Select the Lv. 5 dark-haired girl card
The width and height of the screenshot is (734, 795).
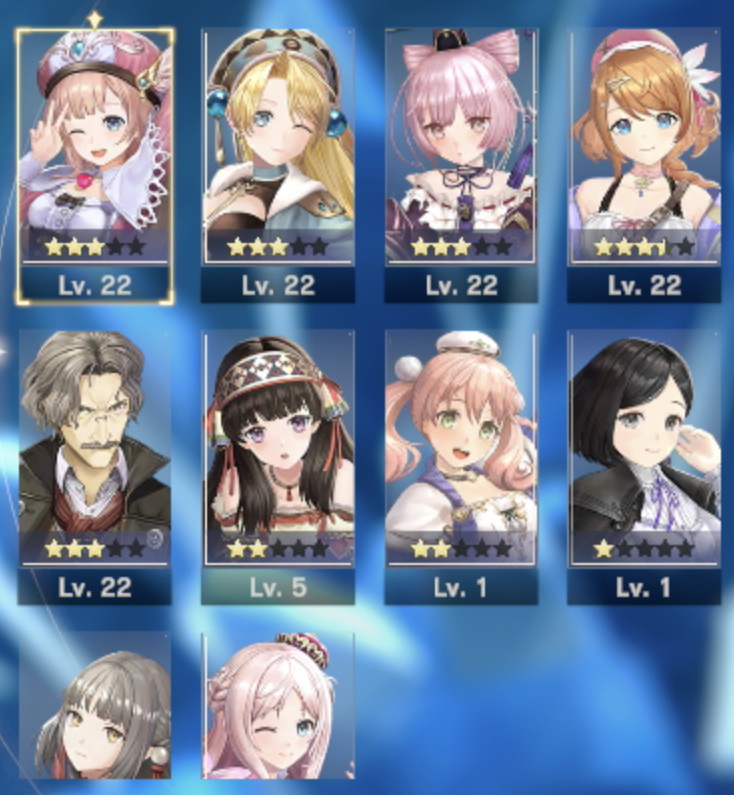[x=278, y=462]
